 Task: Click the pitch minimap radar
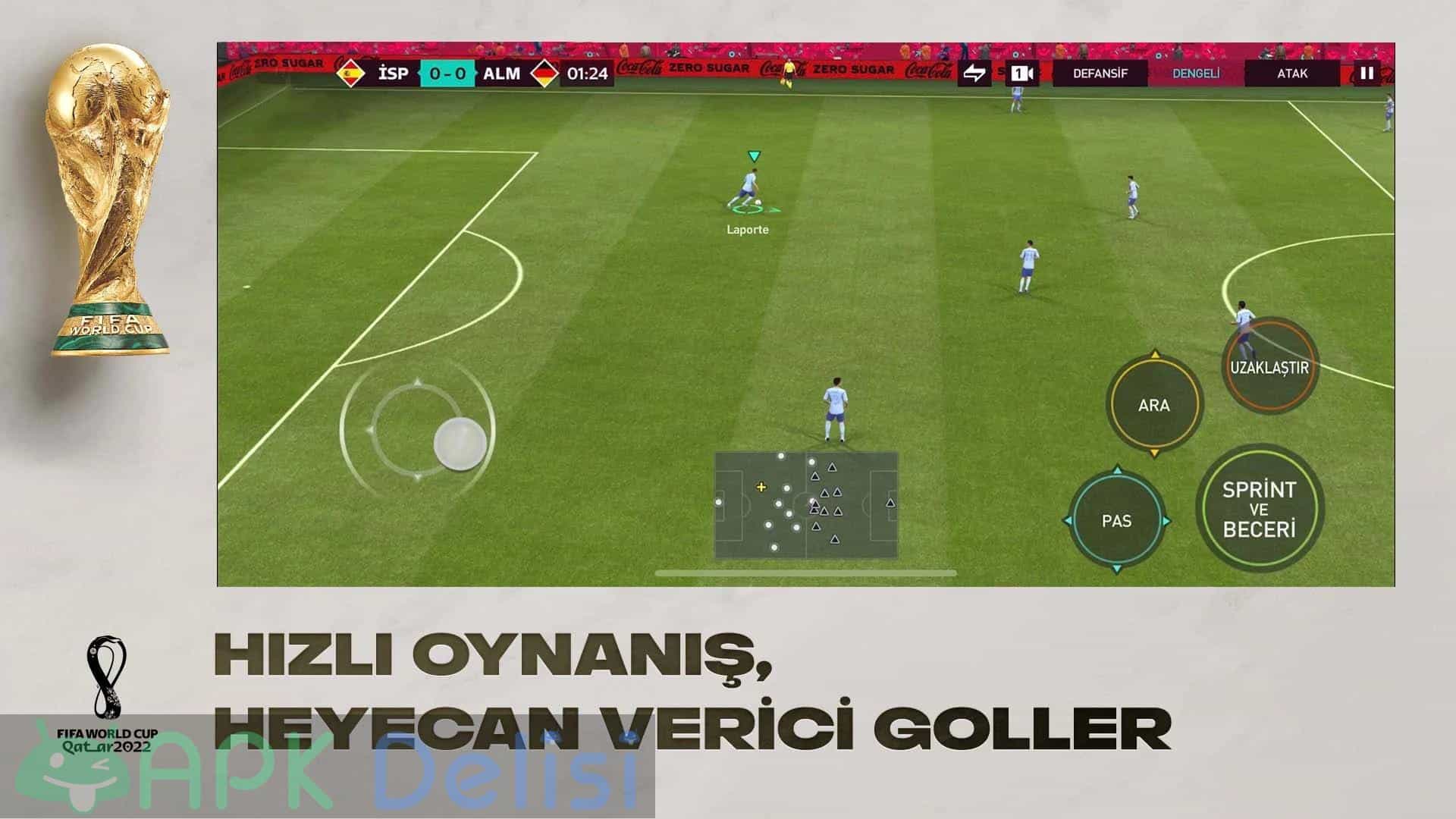pos(806,505)
